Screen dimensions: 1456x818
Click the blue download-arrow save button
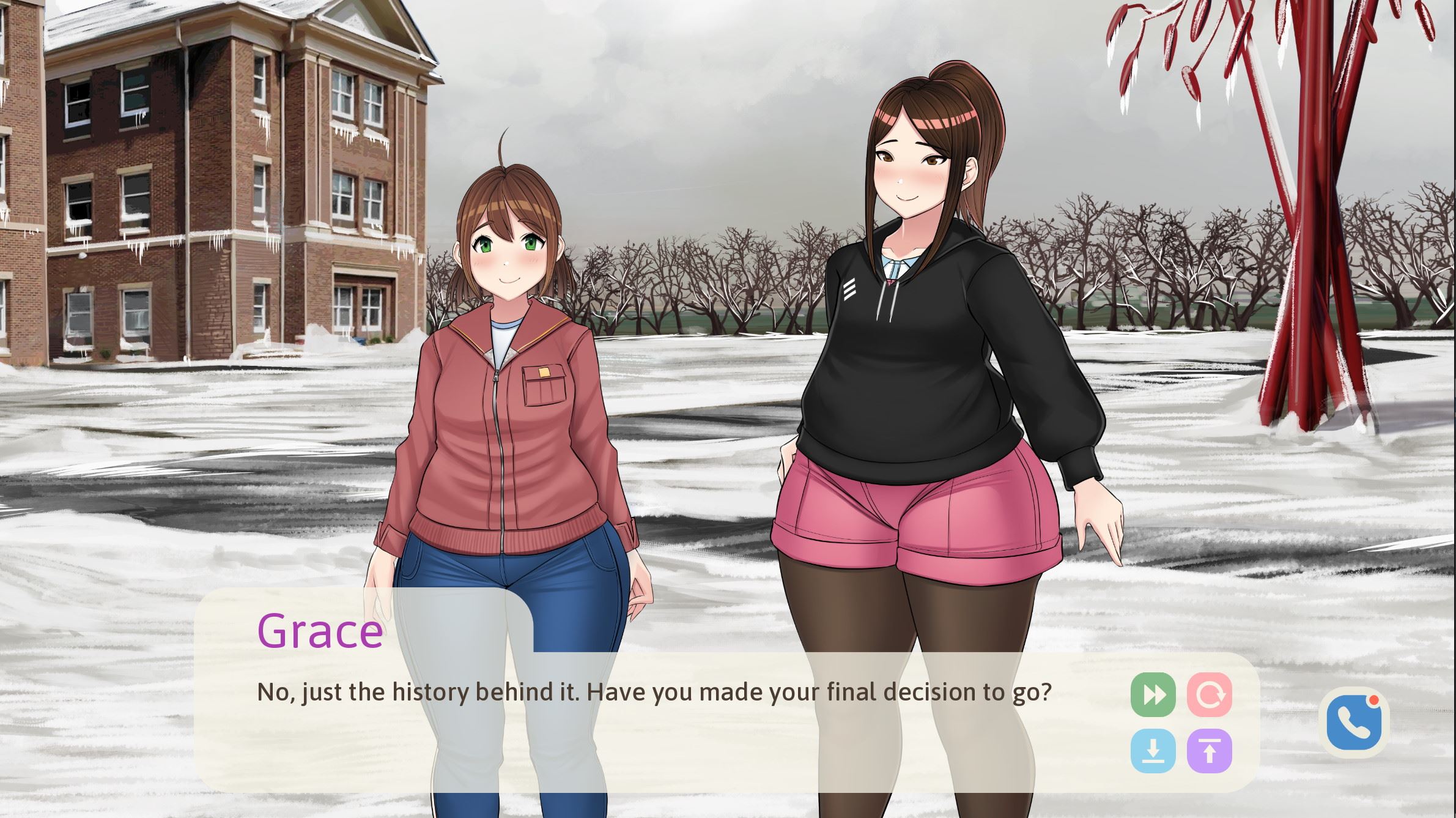1153,751
